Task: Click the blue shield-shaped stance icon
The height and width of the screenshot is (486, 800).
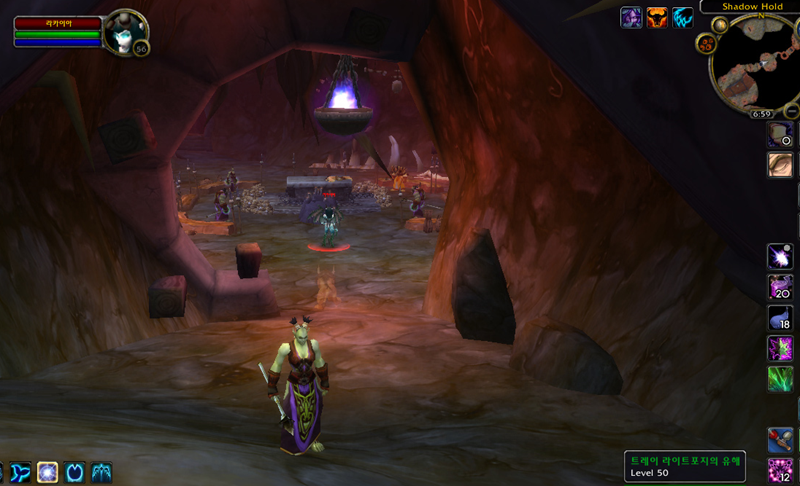Action: click(75, 473)
